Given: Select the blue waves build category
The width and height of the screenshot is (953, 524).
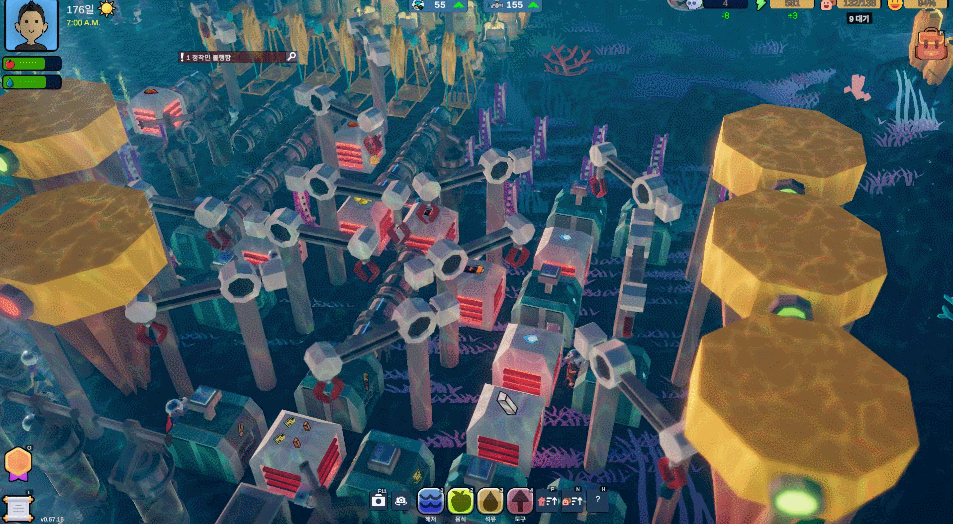Looking at the screenshot, I should (x=430, y=500).
